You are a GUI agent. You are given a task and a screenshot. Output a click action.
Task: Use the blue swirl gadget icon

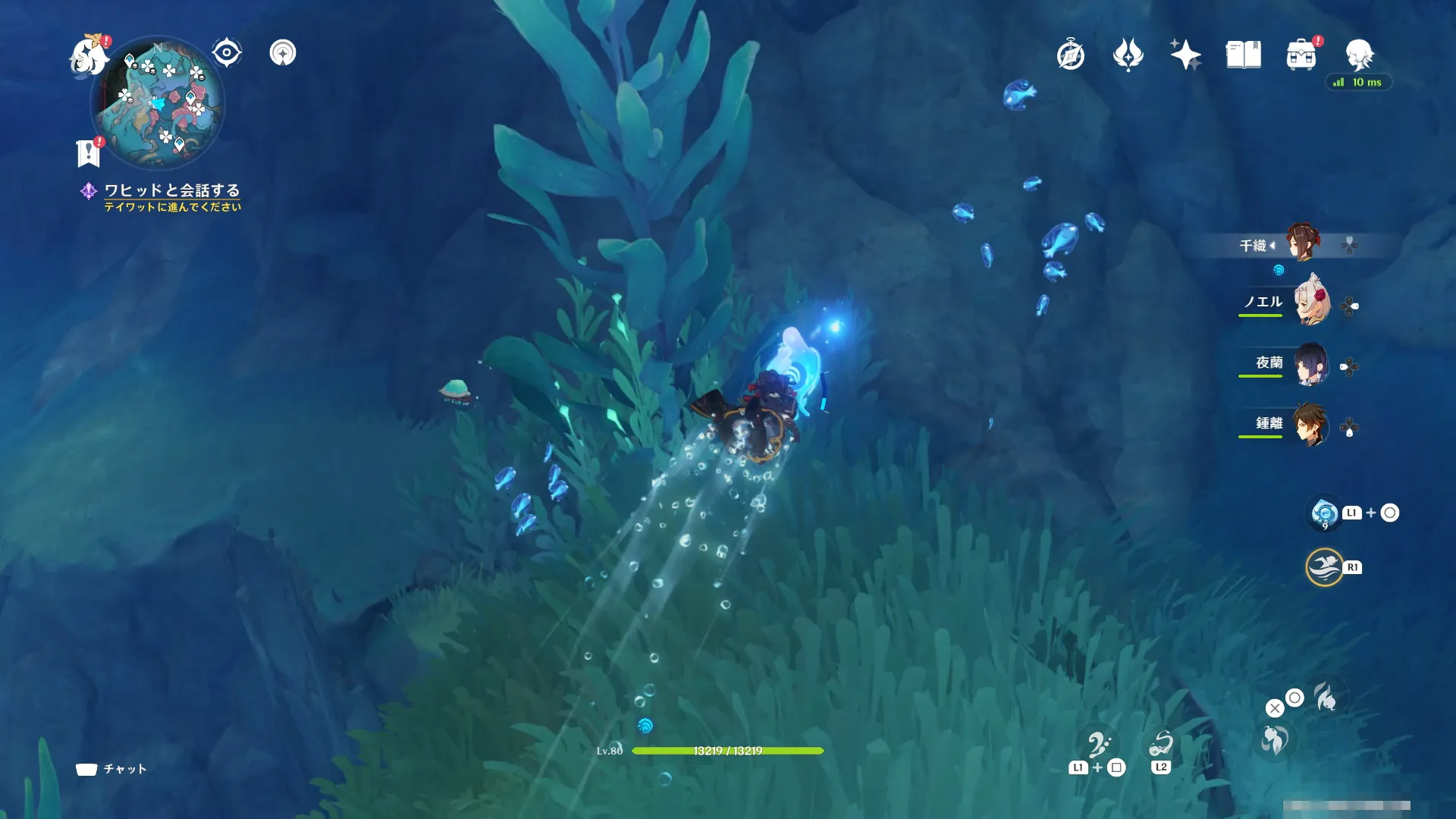pyautogui.click(x=1324, y=513)
